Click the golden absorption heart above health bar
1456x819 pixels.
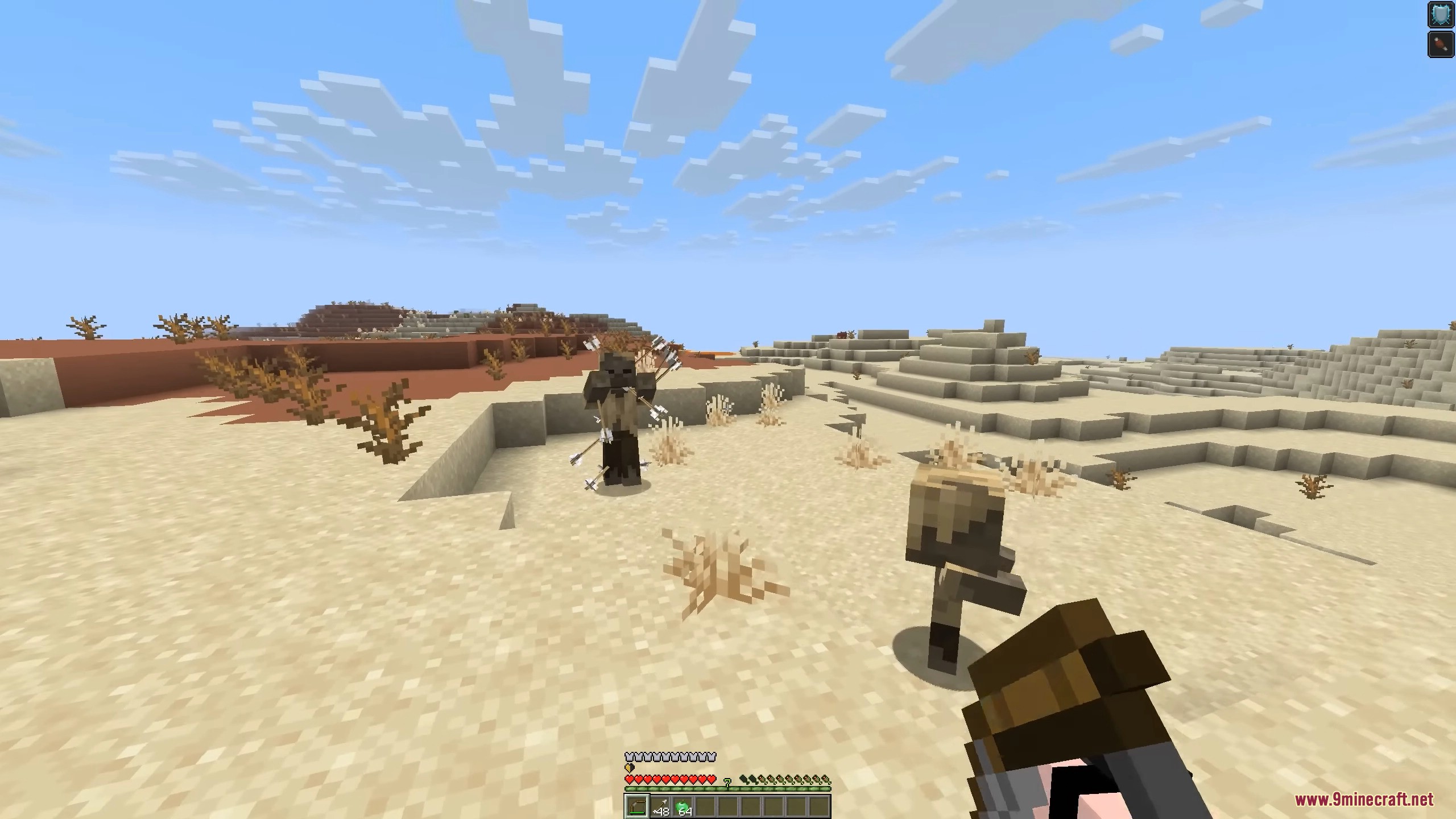coord(629,768)
